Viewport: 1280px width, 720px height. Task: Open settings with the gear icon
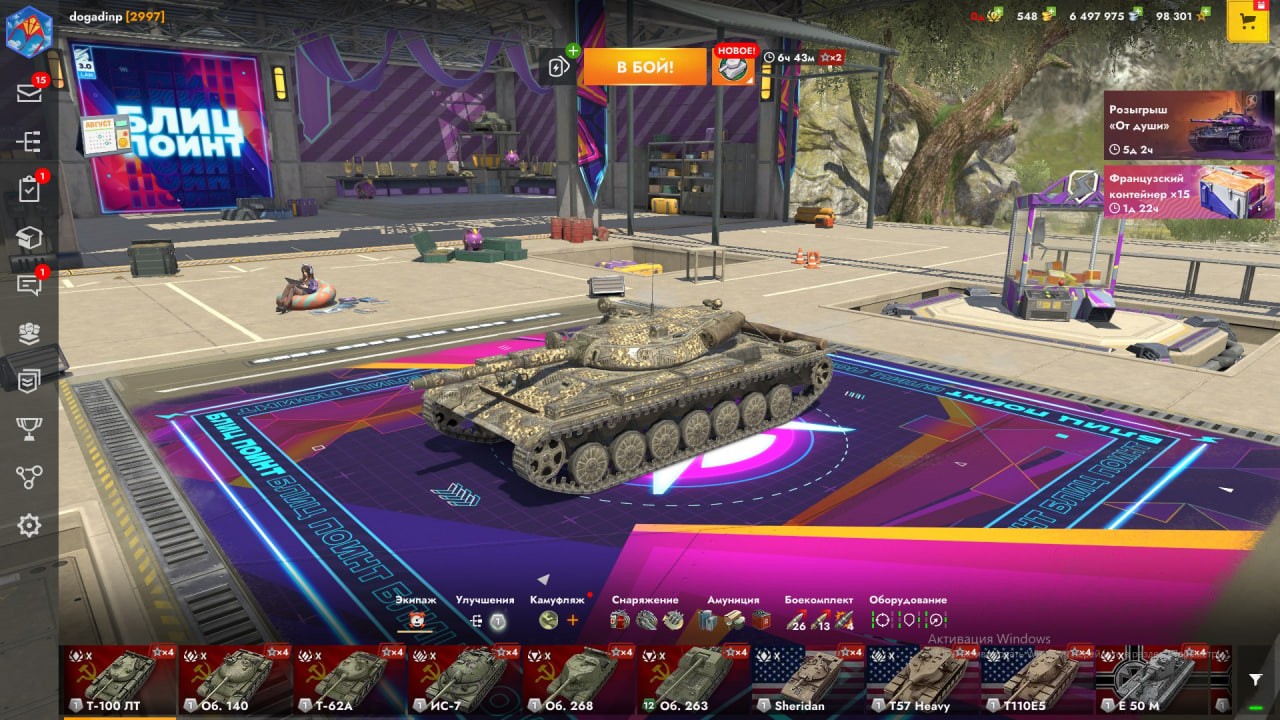coord(29,525)
